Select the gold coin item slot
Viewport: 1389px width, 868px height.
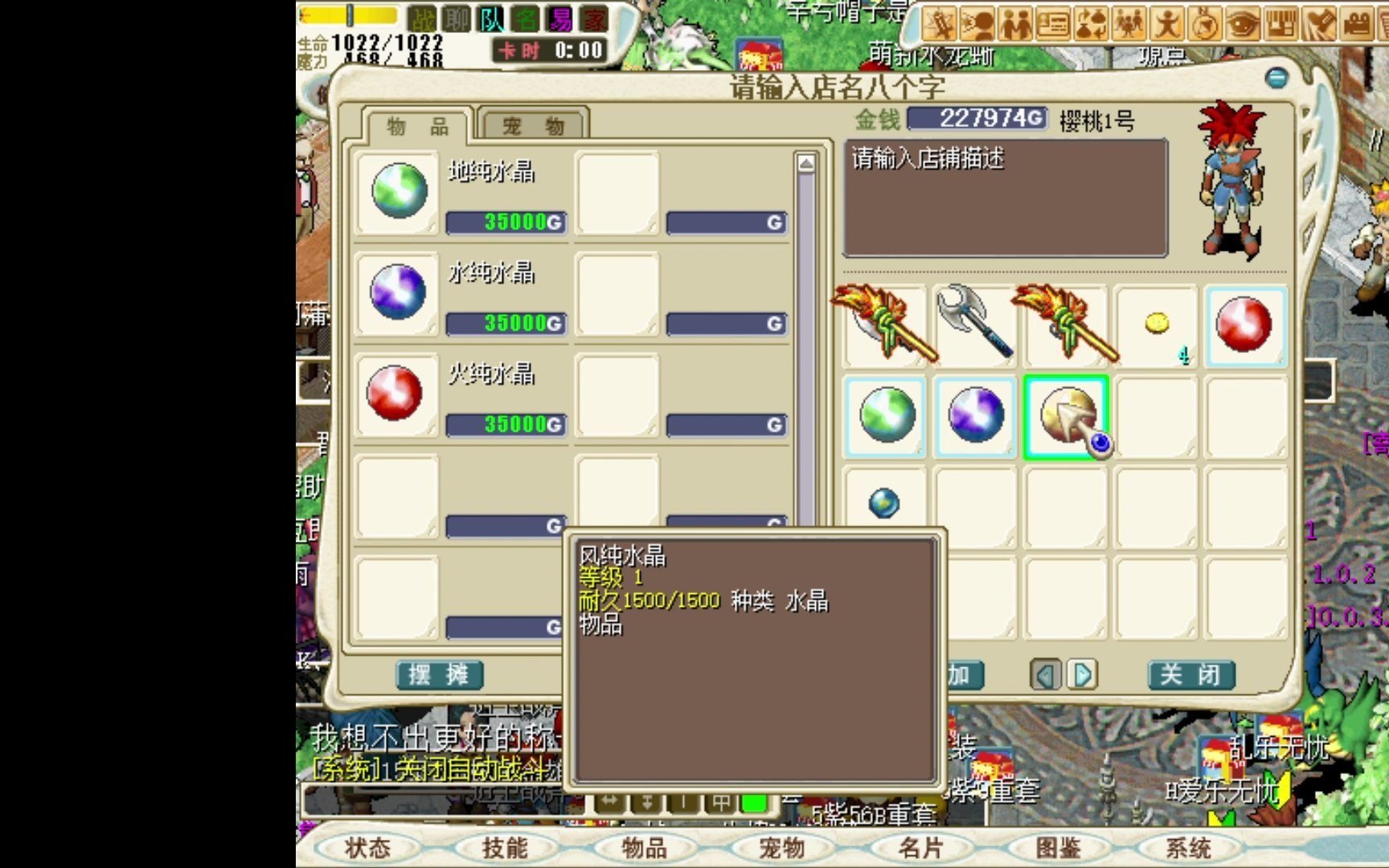(x=1157, y=325)
